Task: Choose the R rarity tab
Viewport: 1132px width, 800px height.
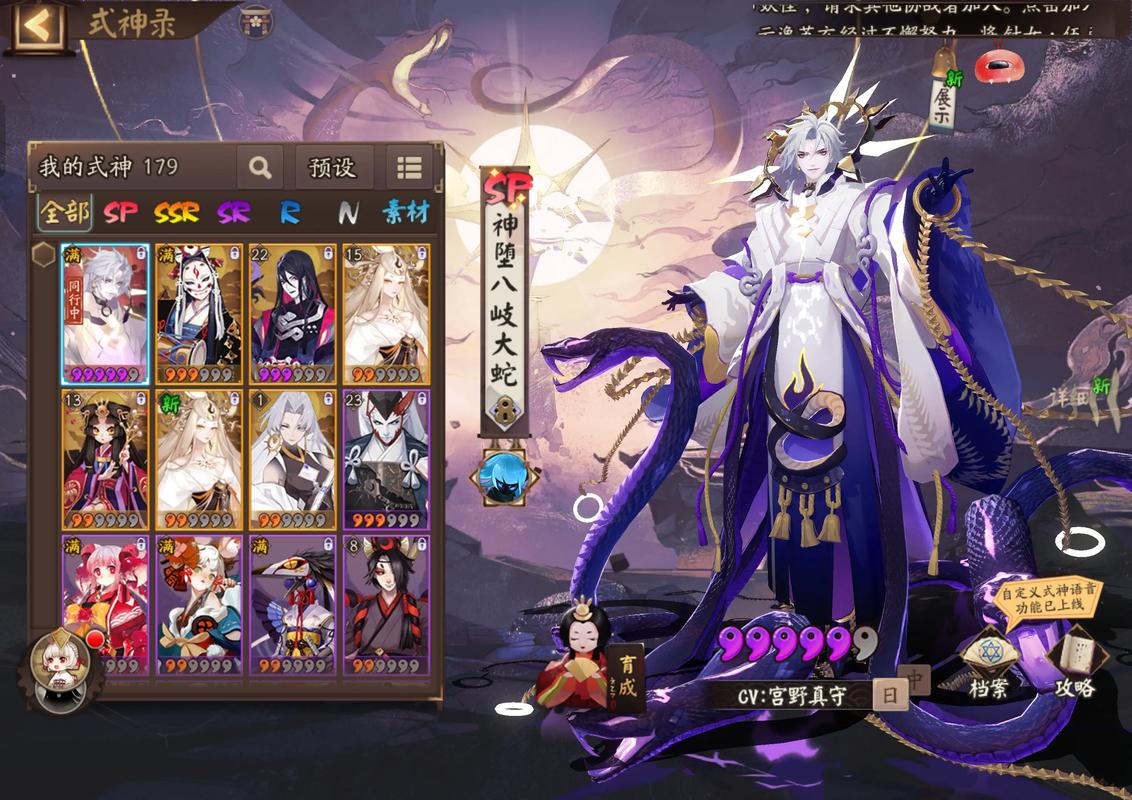Action: coord(290,212)
